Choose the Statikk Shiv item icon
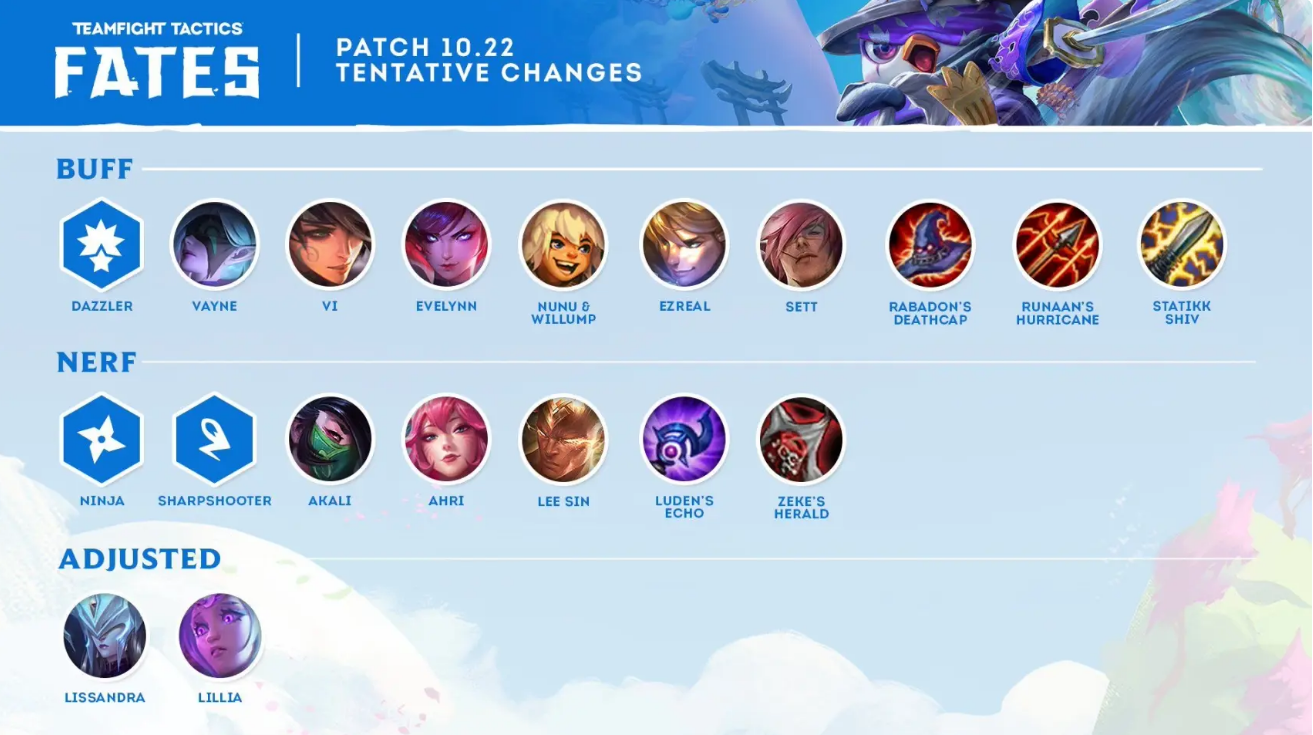The image size is (1313, 735). point(1181,245)
